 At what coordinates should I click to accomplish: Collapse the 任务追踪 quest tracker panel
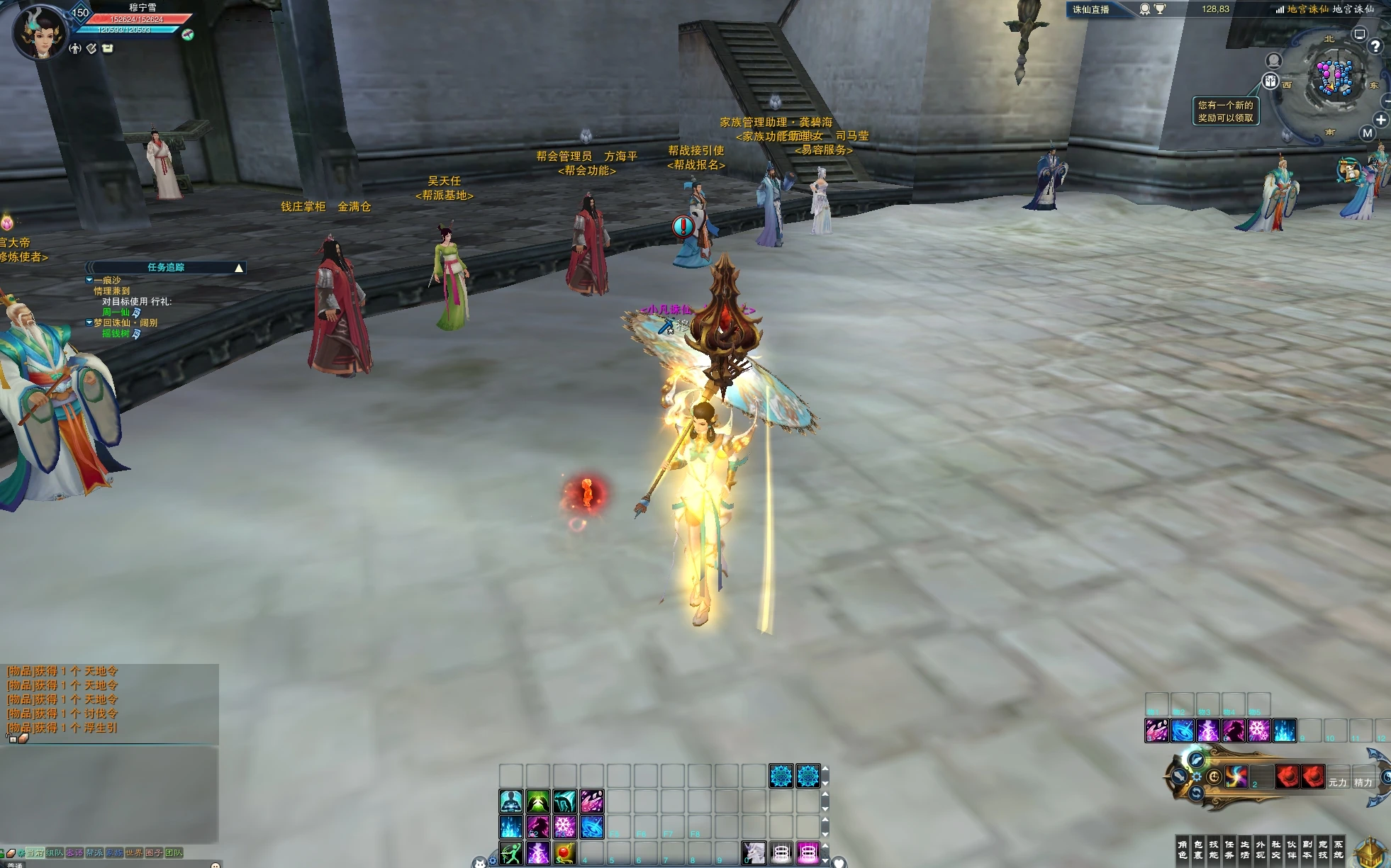pyautogui.click(x=239, y=268)
